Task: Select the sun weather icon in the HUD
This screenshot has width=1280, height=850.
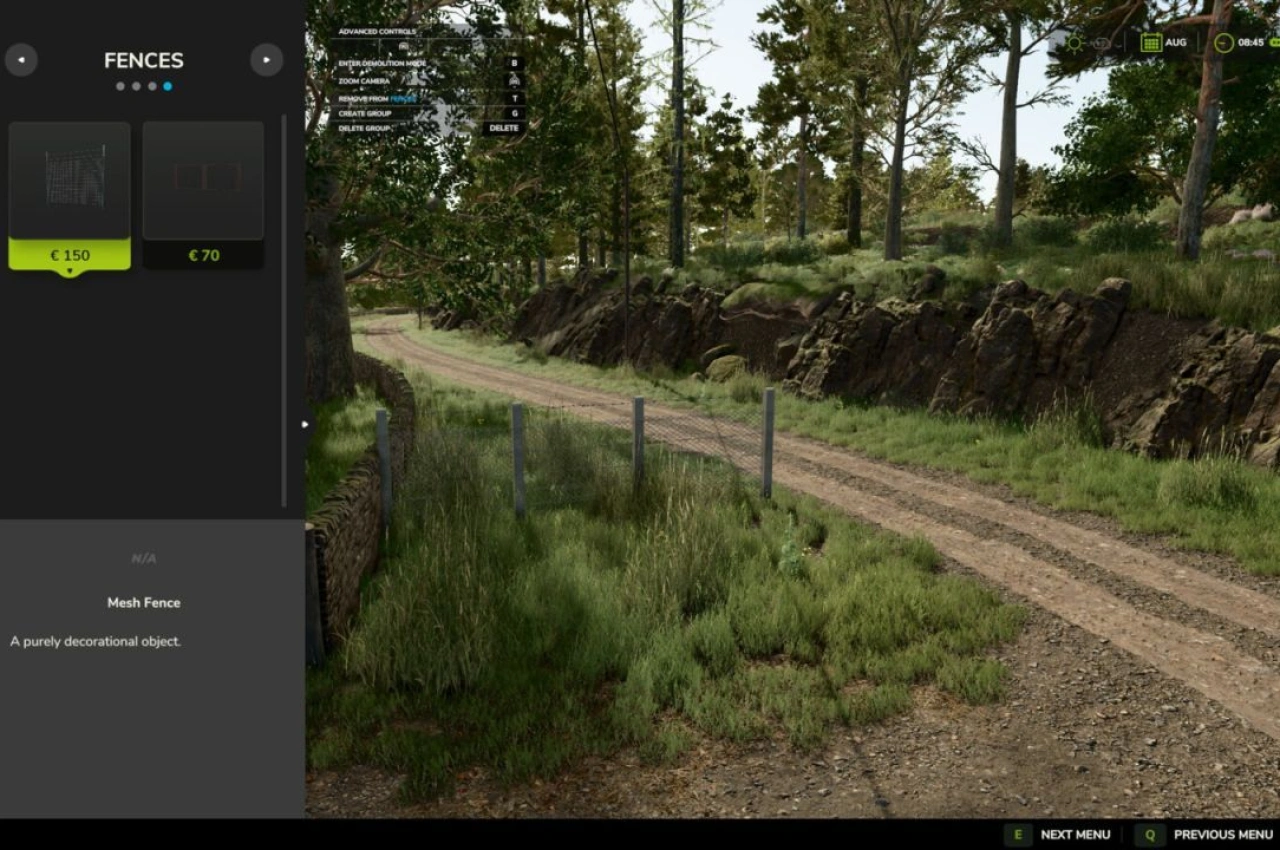Action: pos(1075,43)
